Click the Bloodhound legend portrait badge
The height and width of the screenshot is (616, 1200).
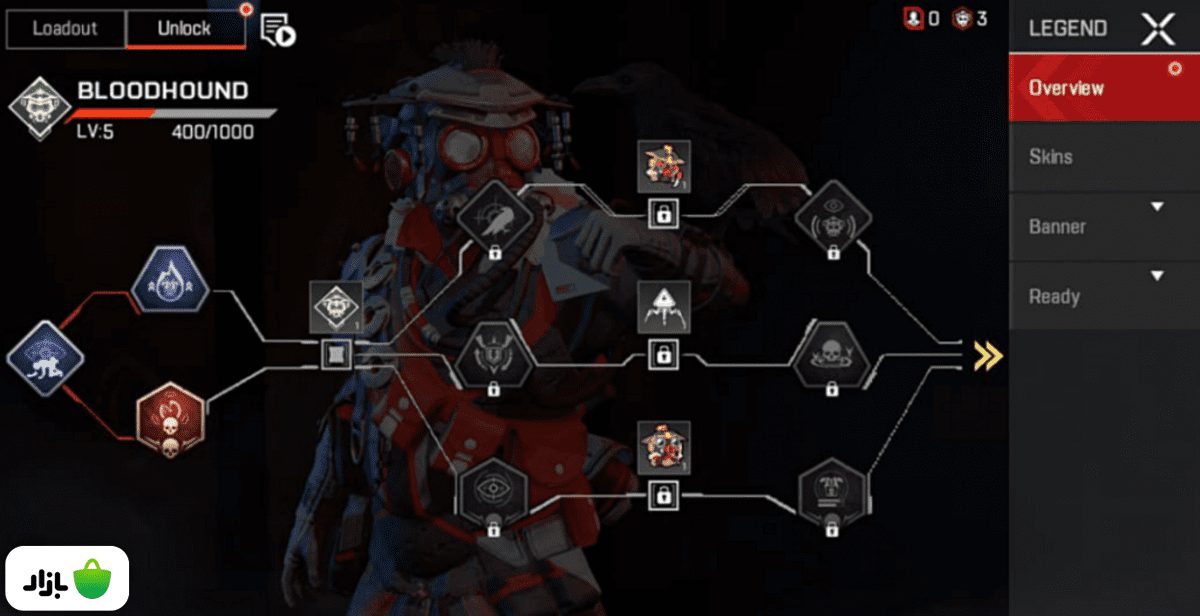tap(38, 108)
